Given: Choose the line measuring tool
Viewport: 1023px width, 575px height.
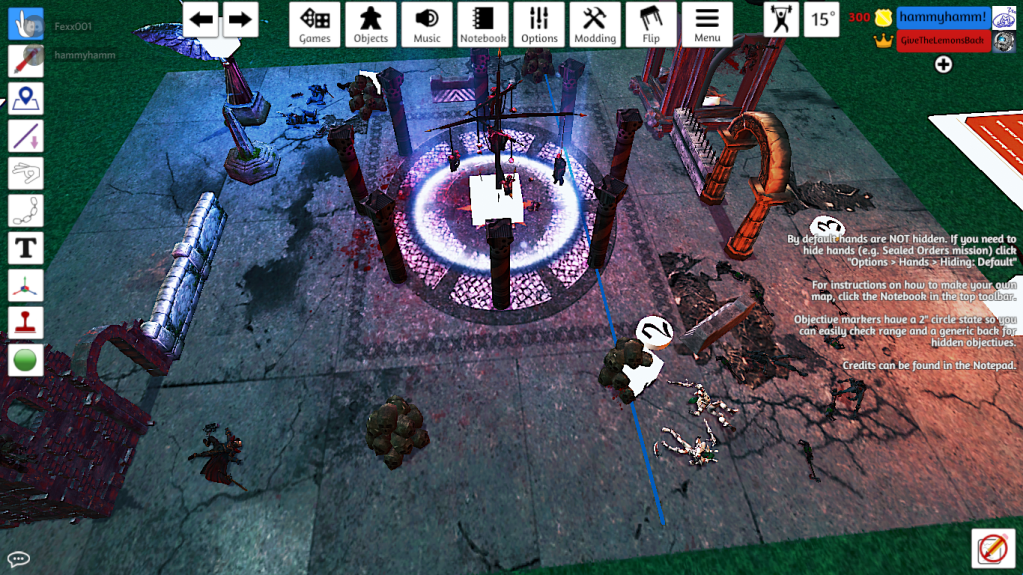Looking at the screenshot, I should tap(25, 135).
